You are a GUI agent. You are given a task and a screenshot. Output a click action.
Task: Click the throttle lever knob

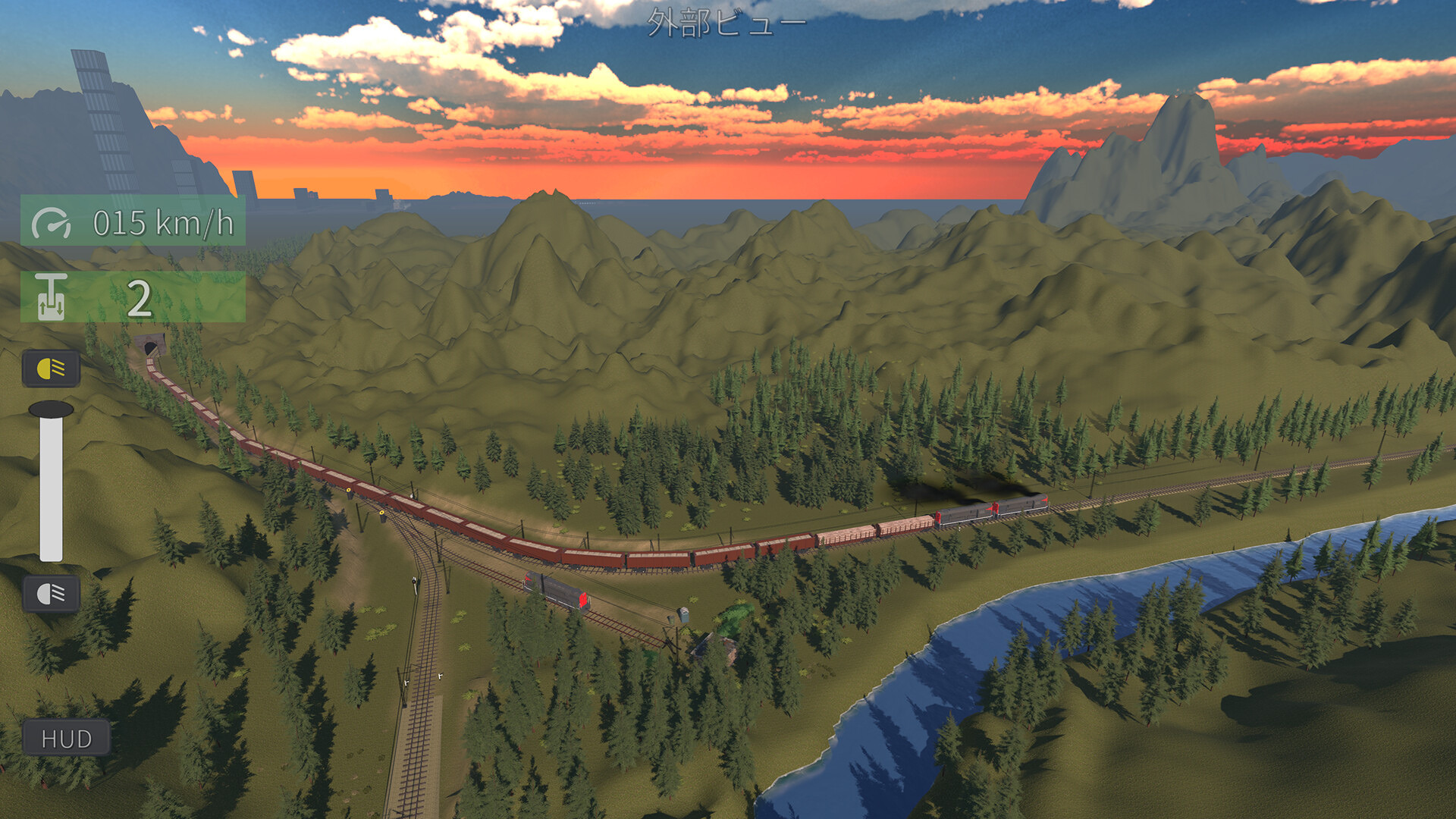tap(52, 410)
